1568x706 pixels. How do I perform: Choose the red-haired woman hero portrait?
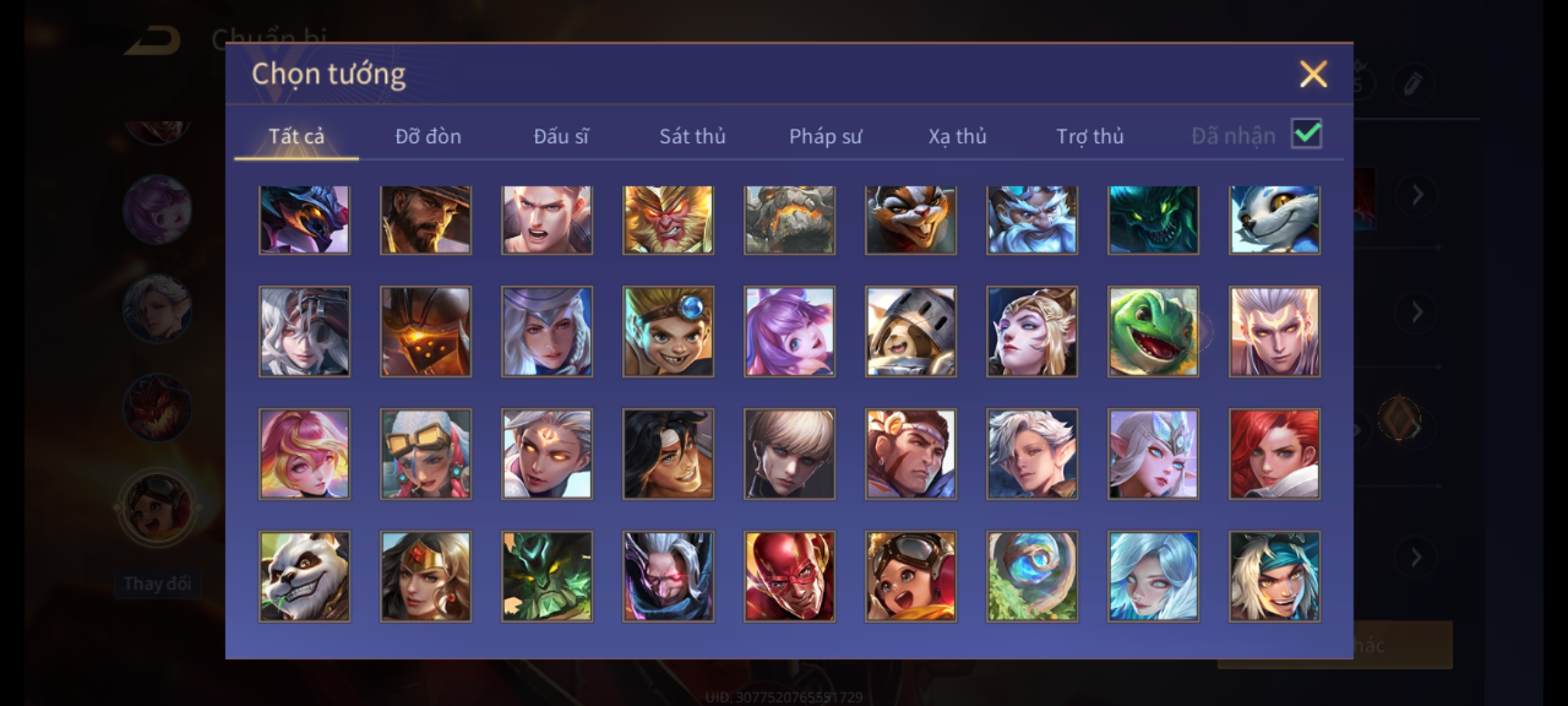1274,454
